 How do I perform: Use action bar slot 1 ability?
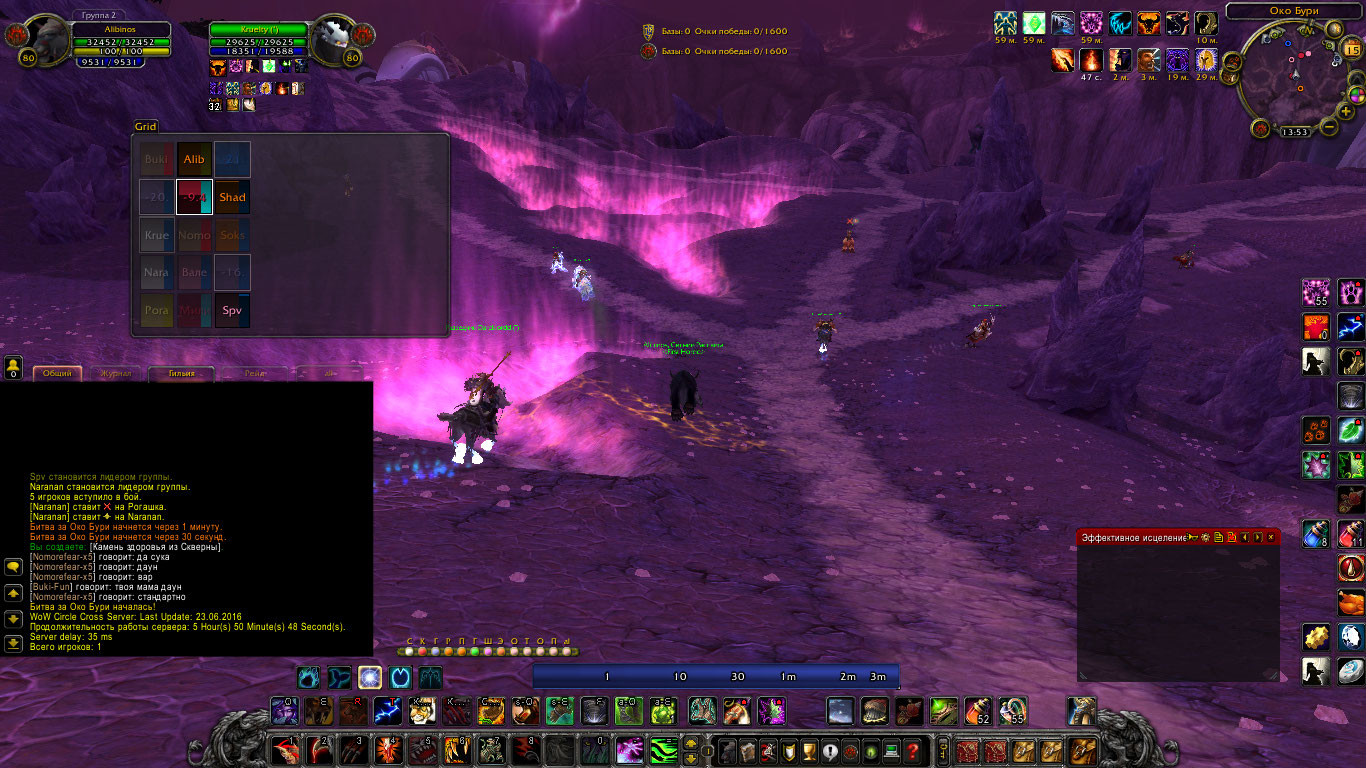[285, 750]
